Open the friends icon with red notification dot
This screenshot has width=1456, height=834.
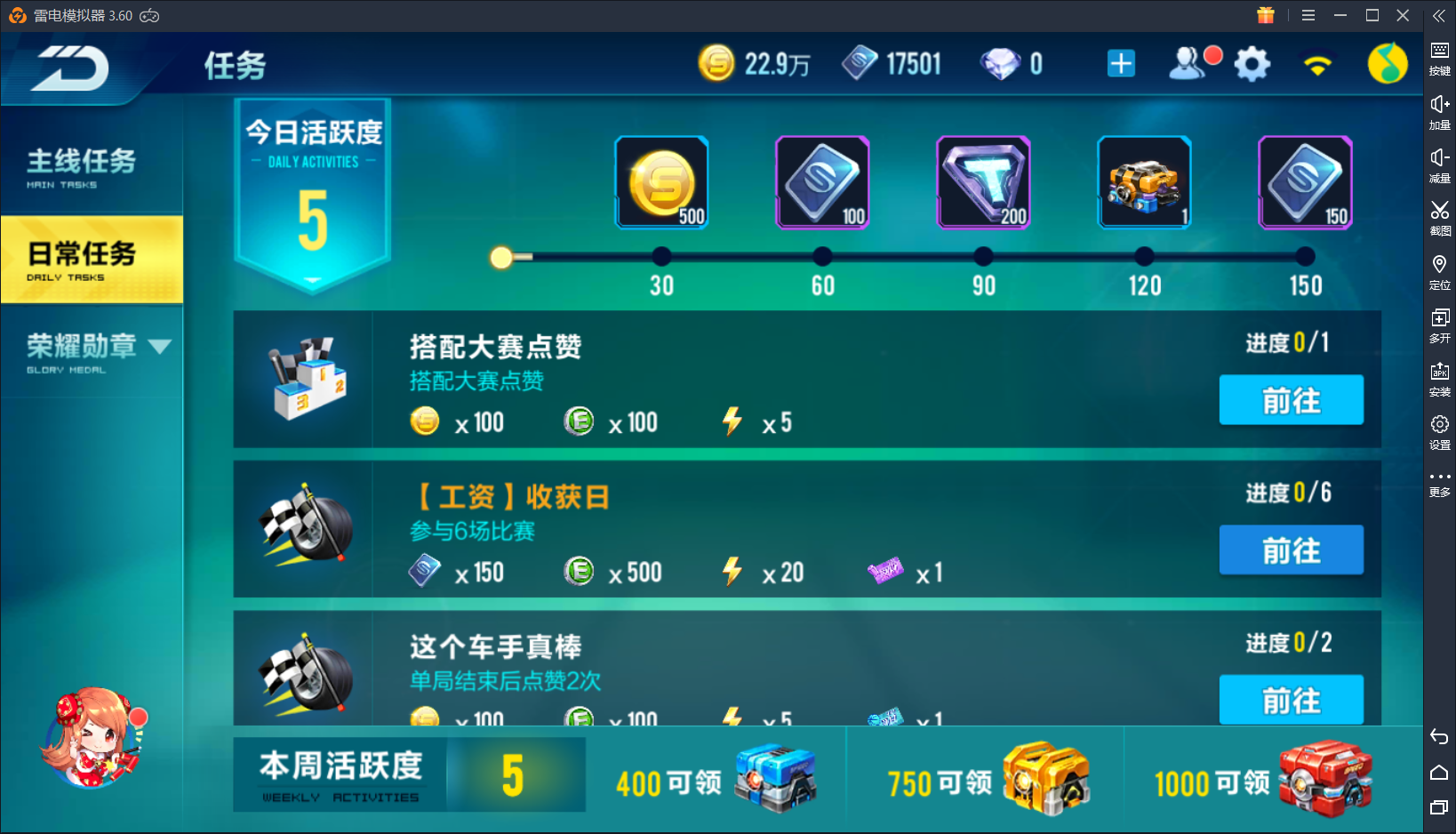coord(1188,64)
